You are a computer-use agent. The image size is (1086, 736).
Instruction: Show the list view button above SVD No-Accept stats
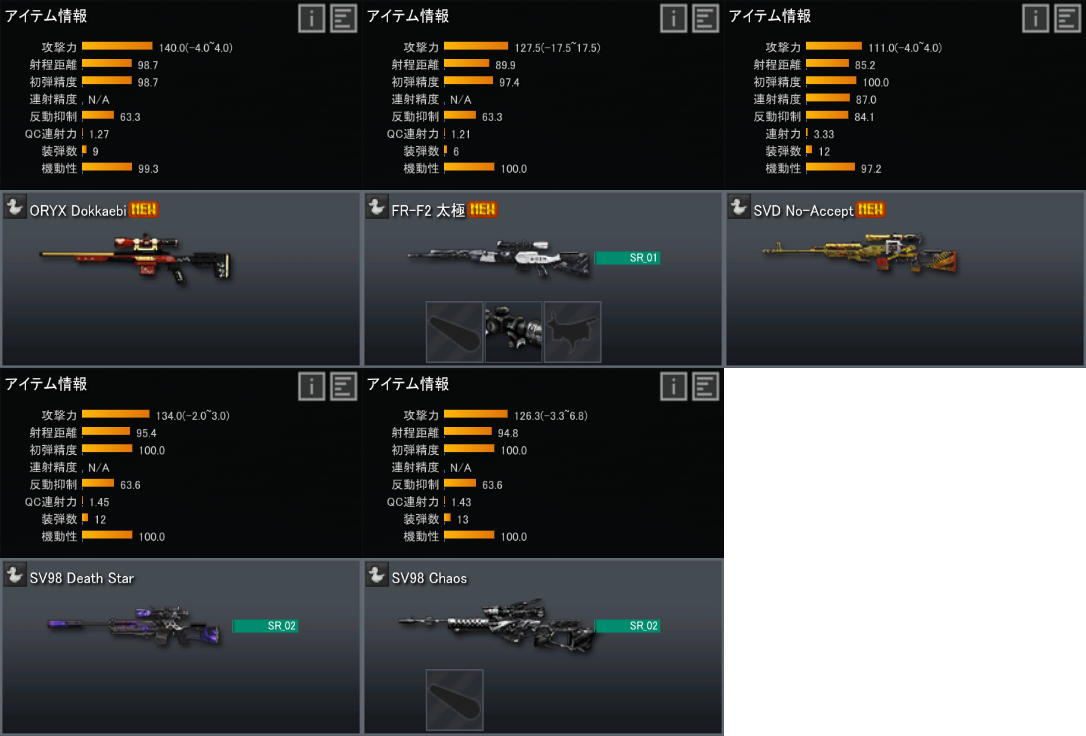pyautogui.click(x=1067, y=18)
